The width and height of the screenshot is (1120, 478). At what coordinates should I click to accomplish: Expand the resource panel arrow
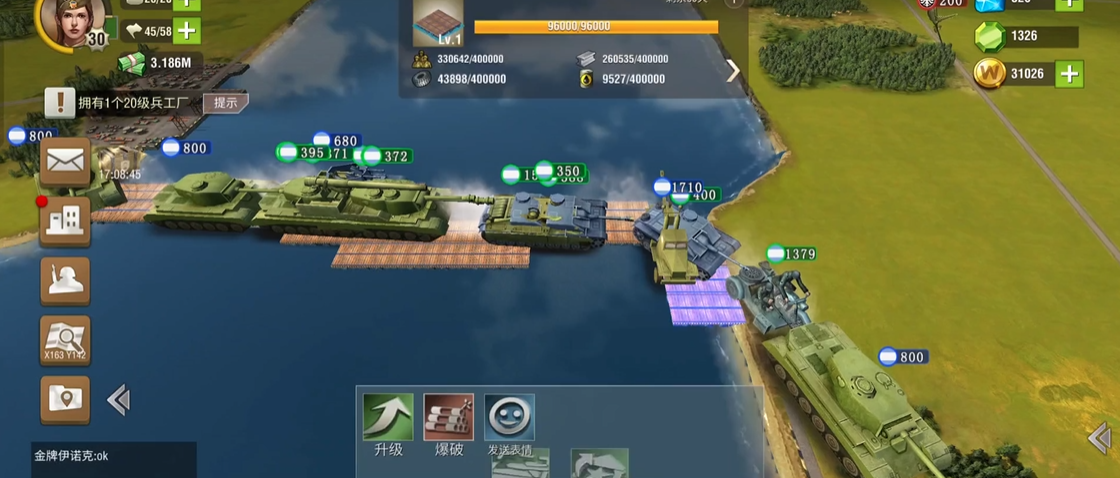(733, 70)
